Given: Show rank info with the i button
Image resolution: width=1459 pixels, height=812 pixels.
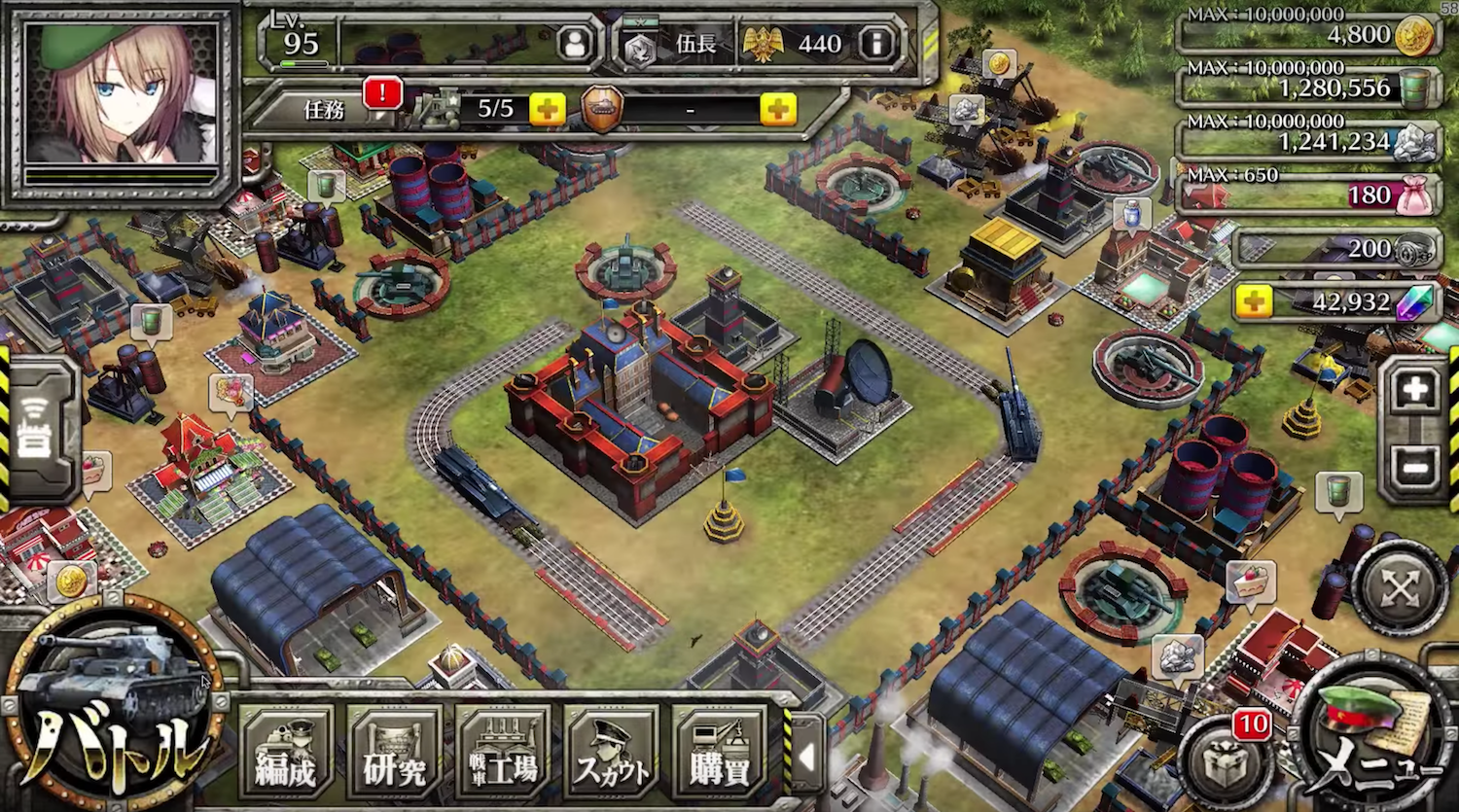Looking at the screenshot, I should coord(877,44).
